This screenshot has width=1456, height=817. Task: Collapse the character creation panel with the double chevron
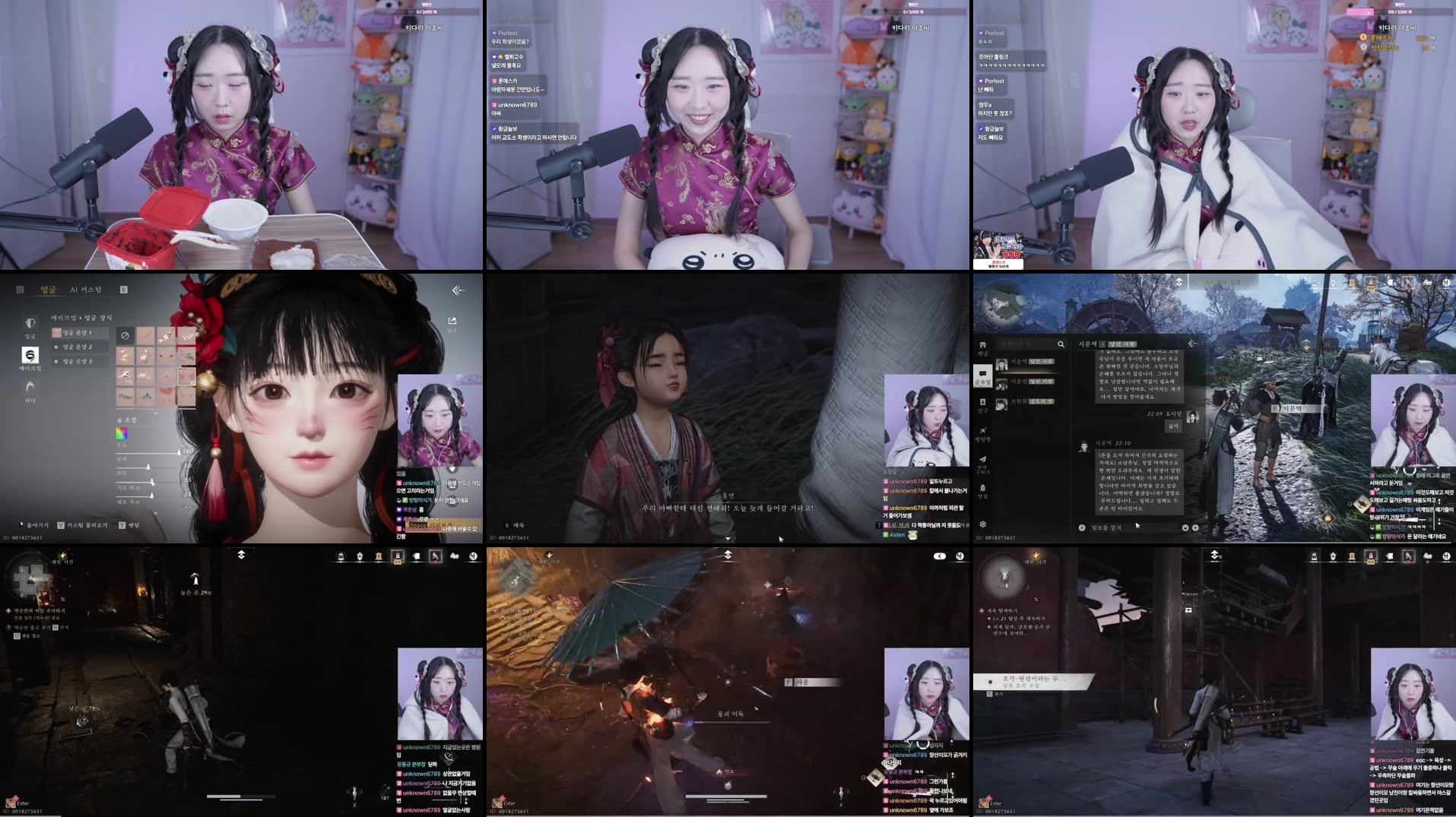[458, 290]
